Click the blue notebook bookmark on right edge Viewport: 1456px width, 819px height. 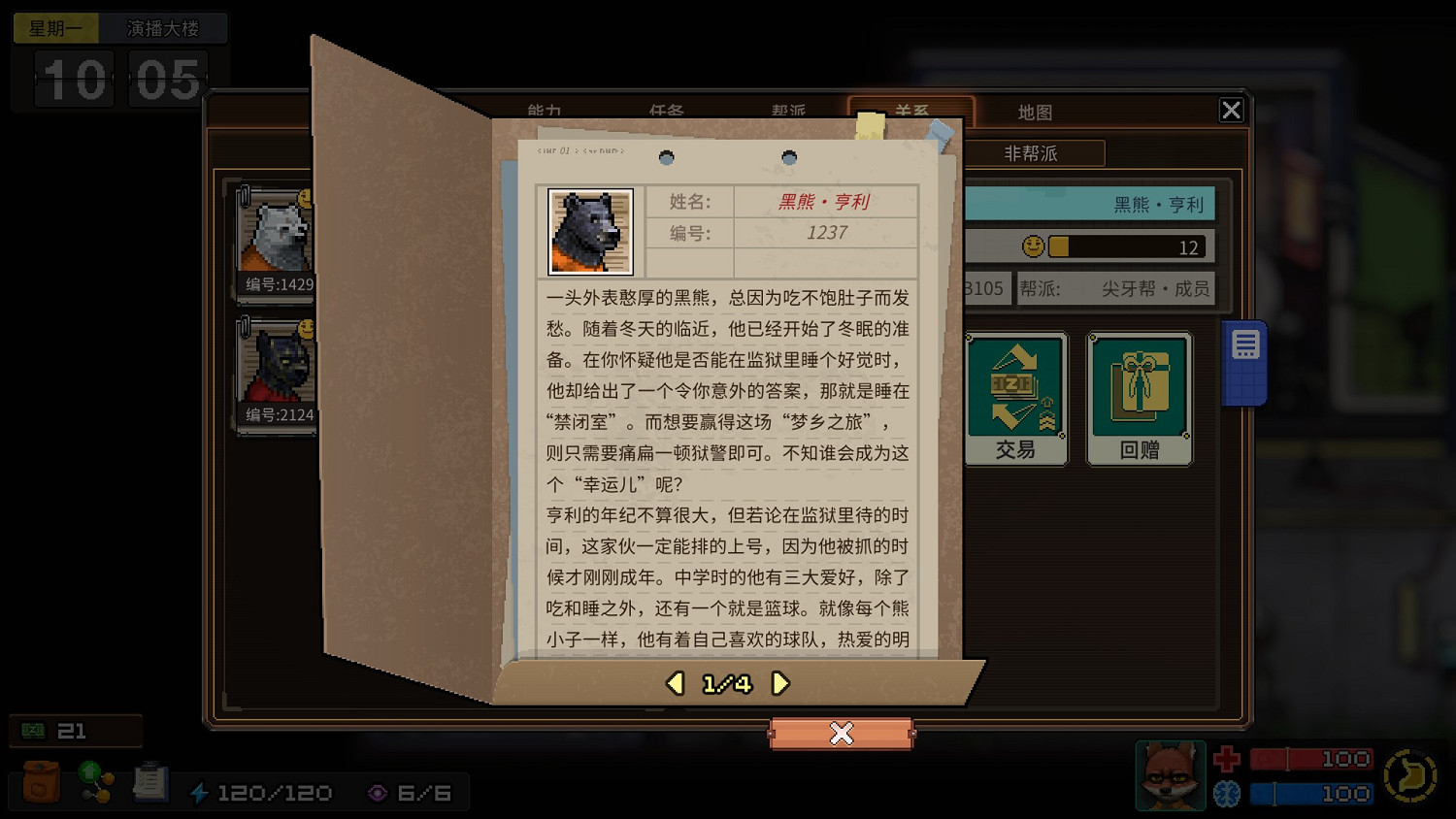click(1244, 359)
